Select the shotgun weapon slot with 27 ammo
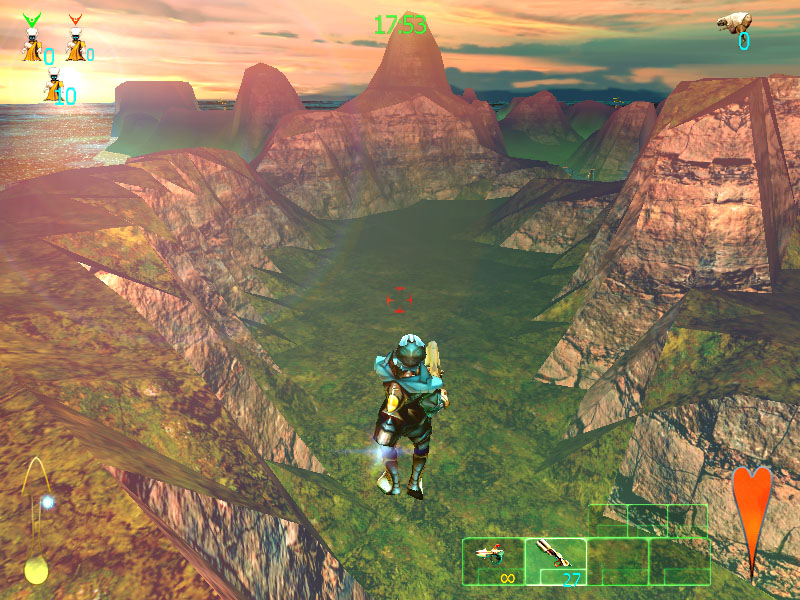The height and width of the screenshot is (600, 800). 555,561
